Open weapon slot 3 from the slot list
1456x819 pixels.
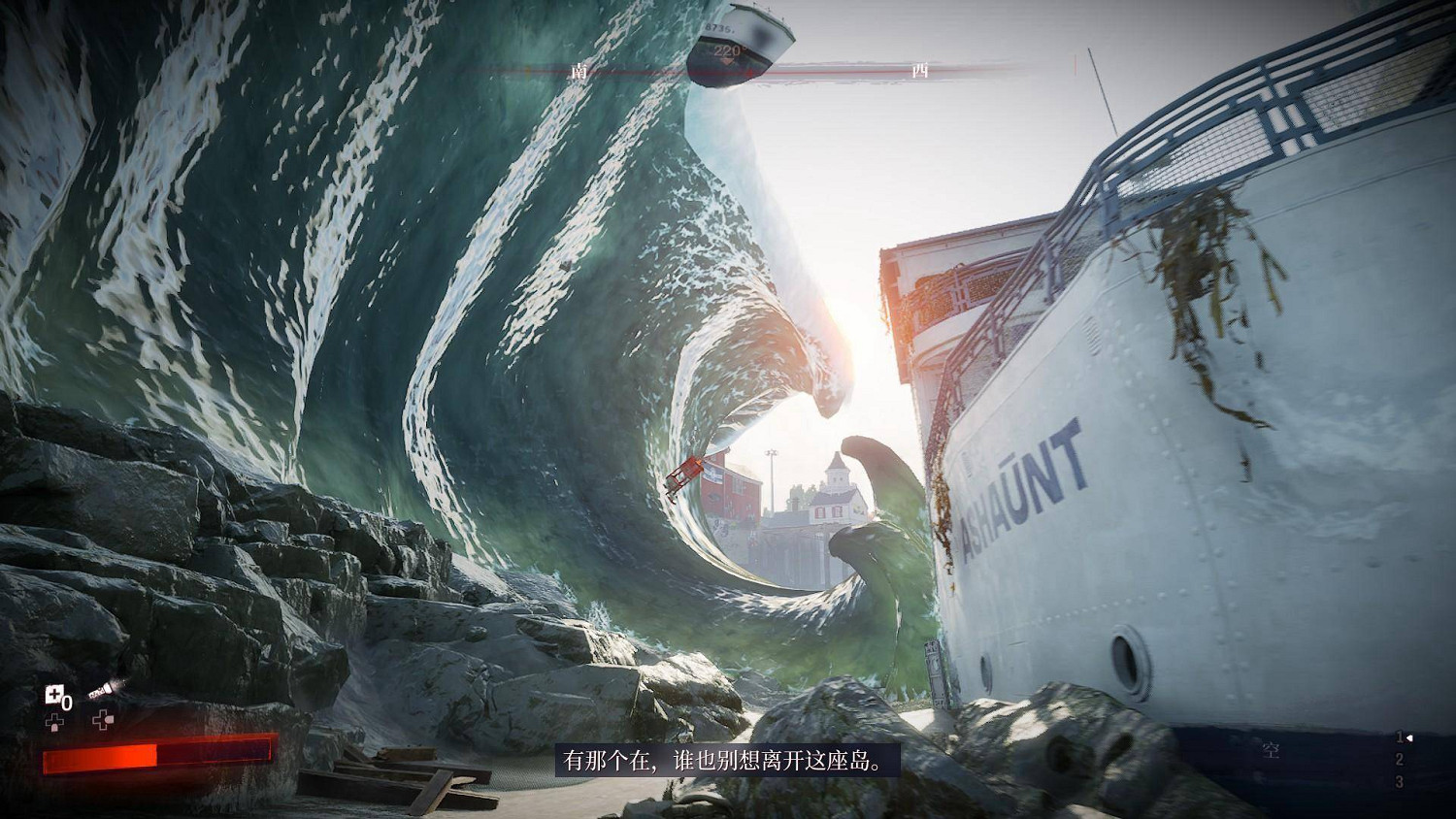pyautogui.click(x=1400, y=781)
